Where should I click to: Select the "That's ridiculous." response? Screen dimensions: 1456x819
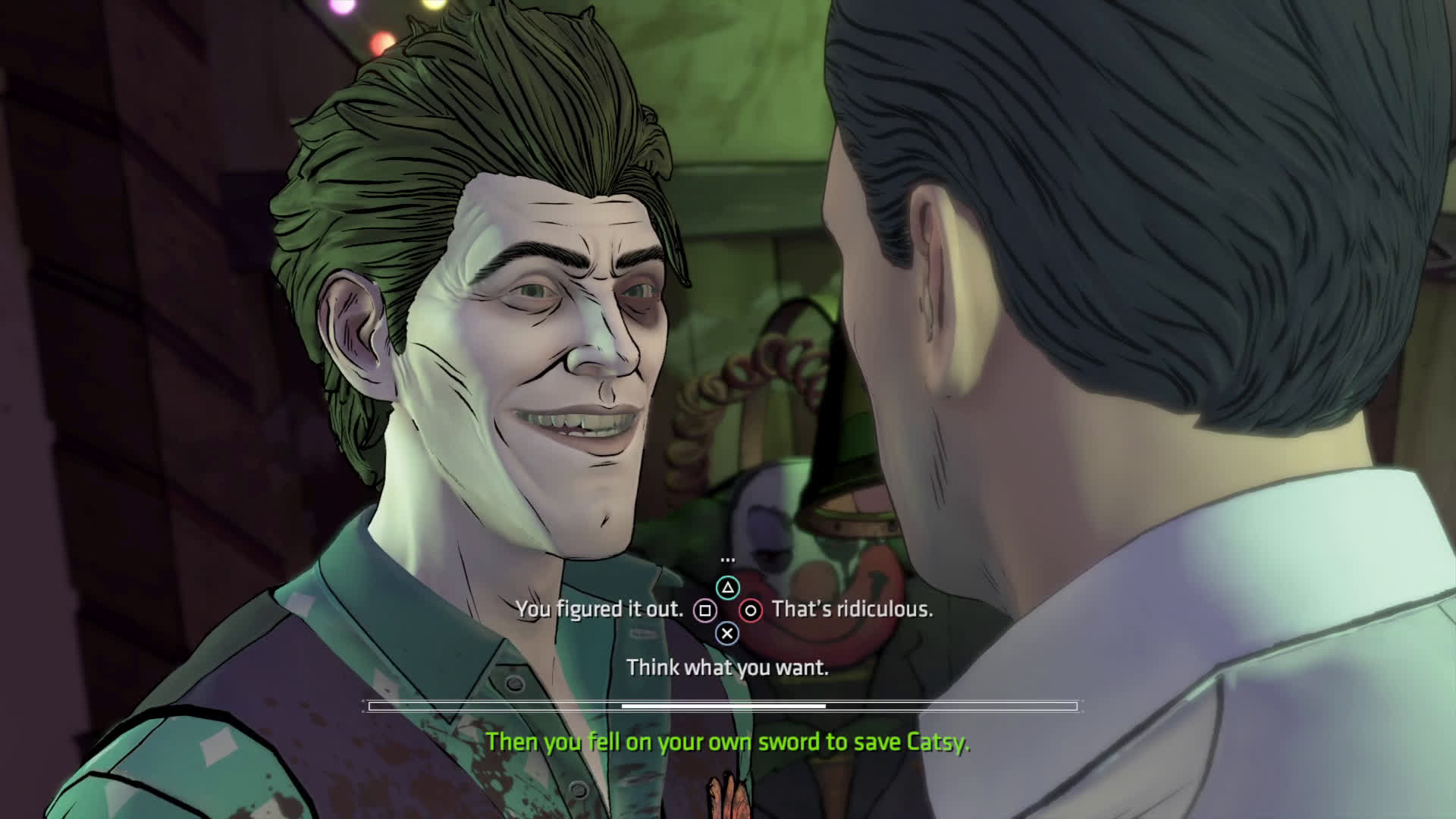coord(852,610)
